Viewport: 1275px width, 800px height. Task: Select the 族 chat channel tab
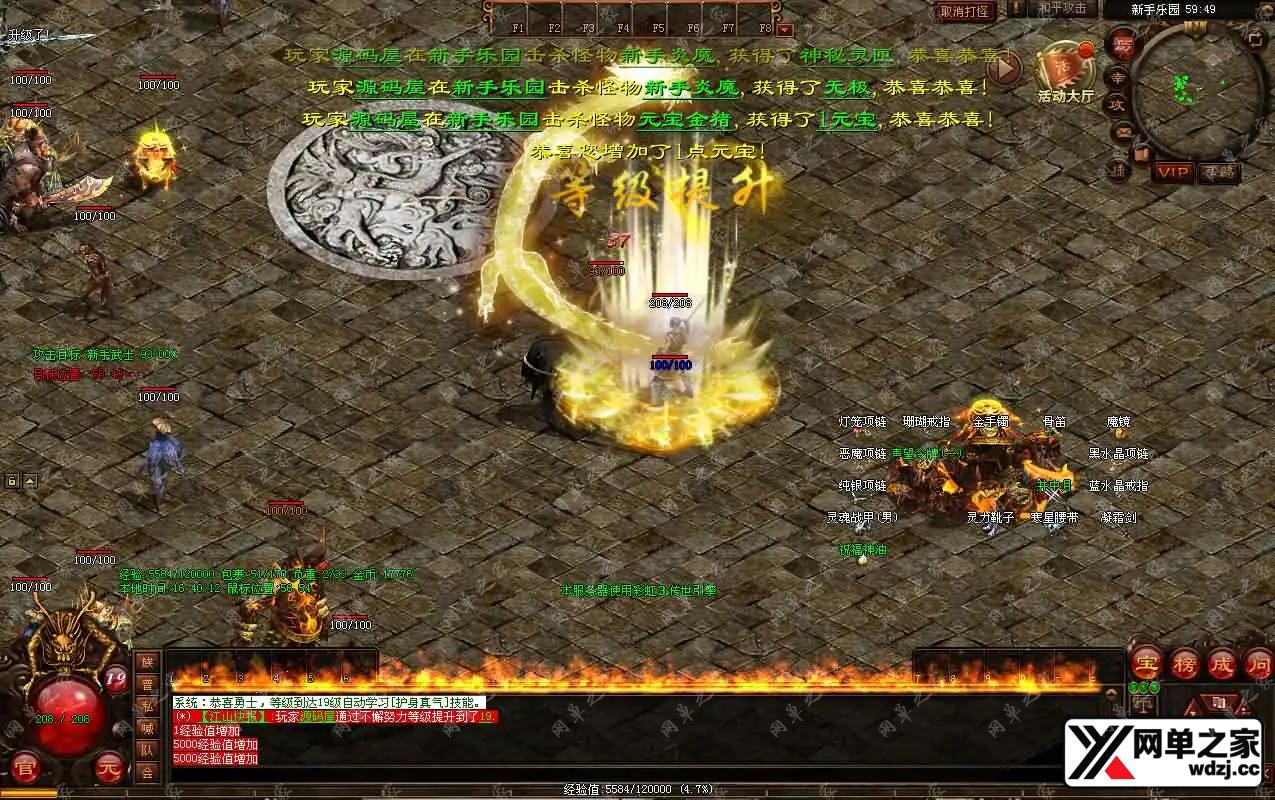[147, 663]
